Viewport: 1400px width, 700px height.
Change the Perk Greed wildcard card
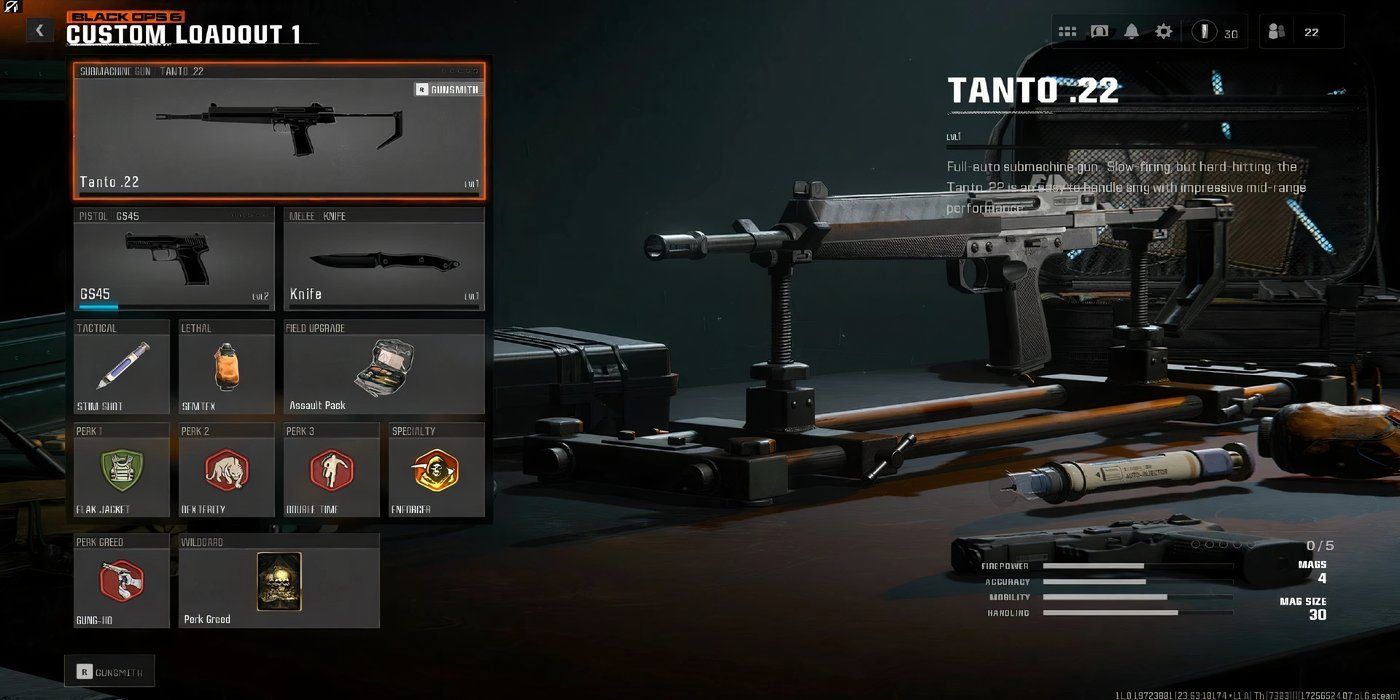point(279,581)
